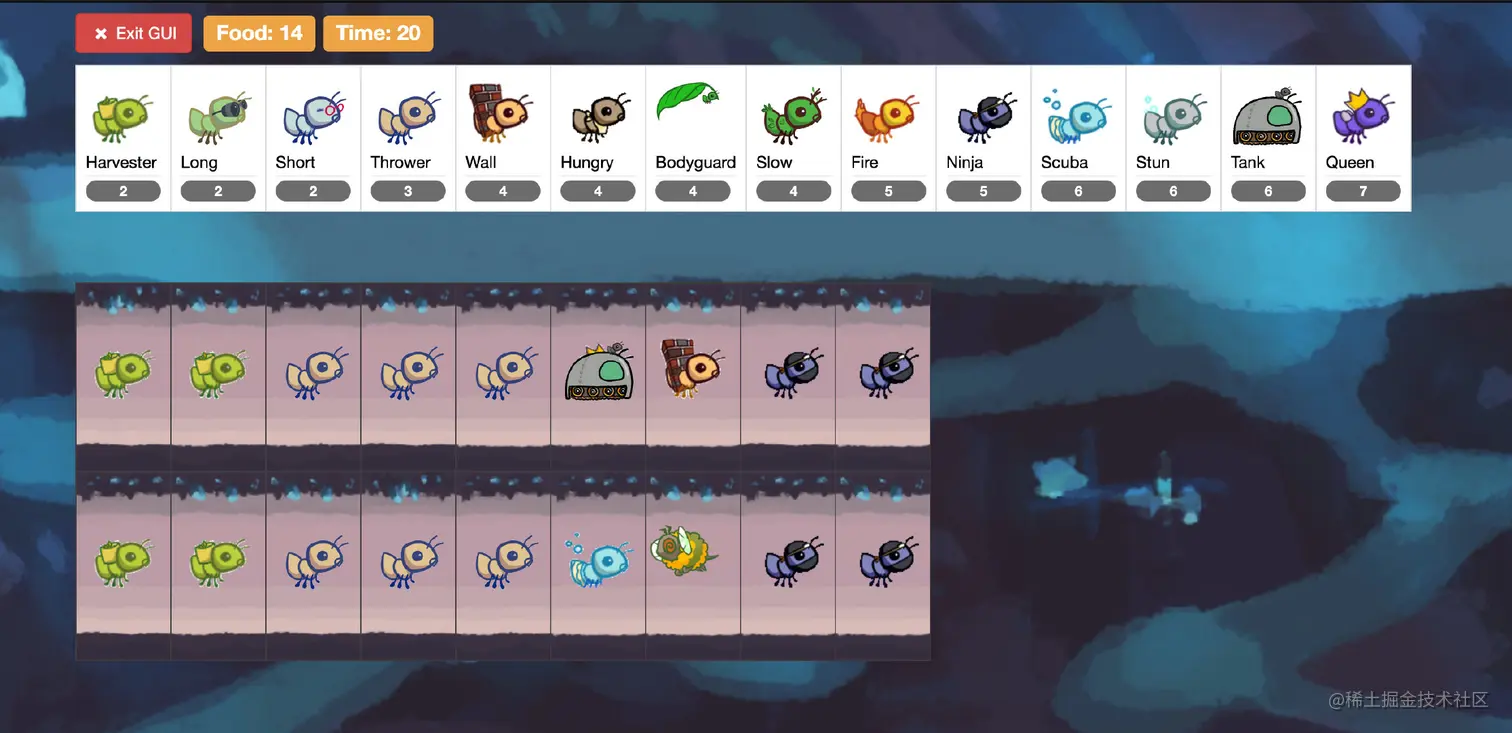Select the Harvester ant card
Image resolution: width=1512 pixels, height=733 pixels.
[x=123, y=138]
